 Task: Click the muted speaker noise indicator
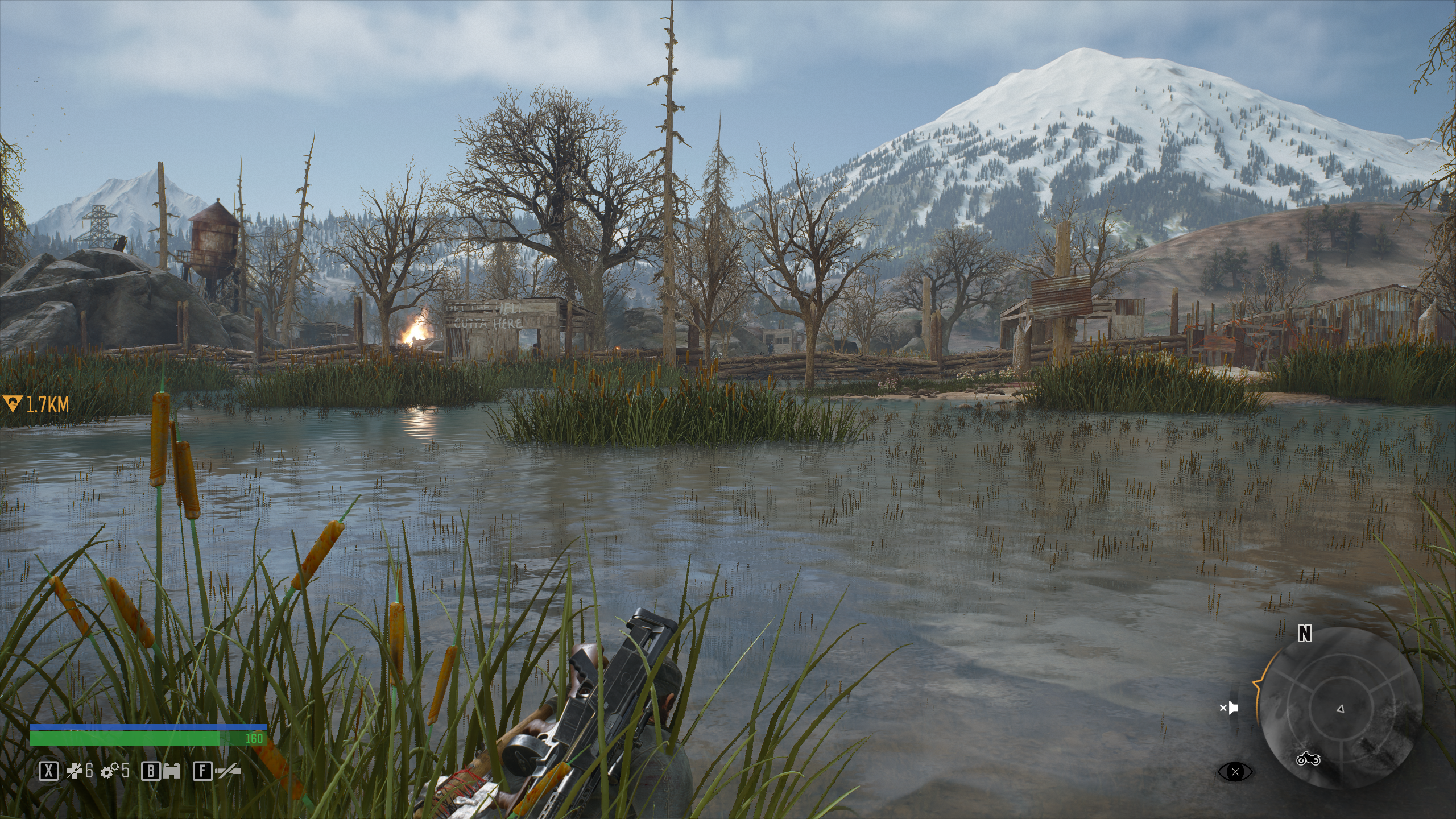pyautogui.click(x=1229, y=708)
